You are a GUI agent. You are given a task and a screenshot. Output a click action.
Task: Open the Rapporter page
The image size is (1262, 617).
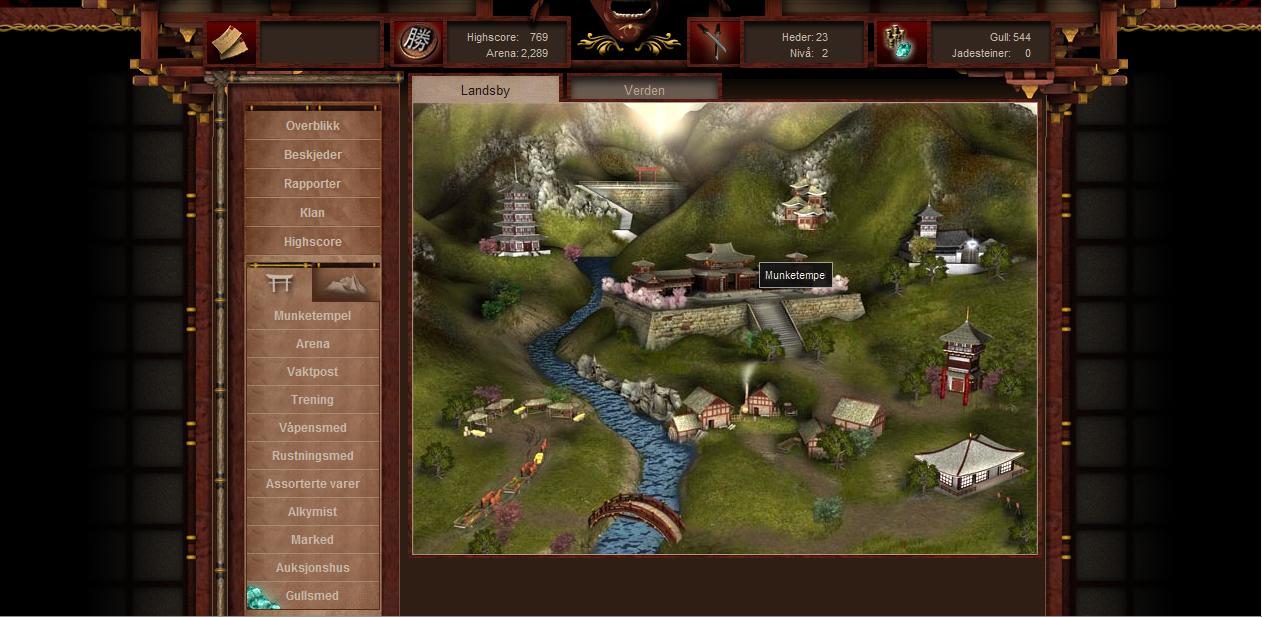pyautogui.click(x=312, y=184)
